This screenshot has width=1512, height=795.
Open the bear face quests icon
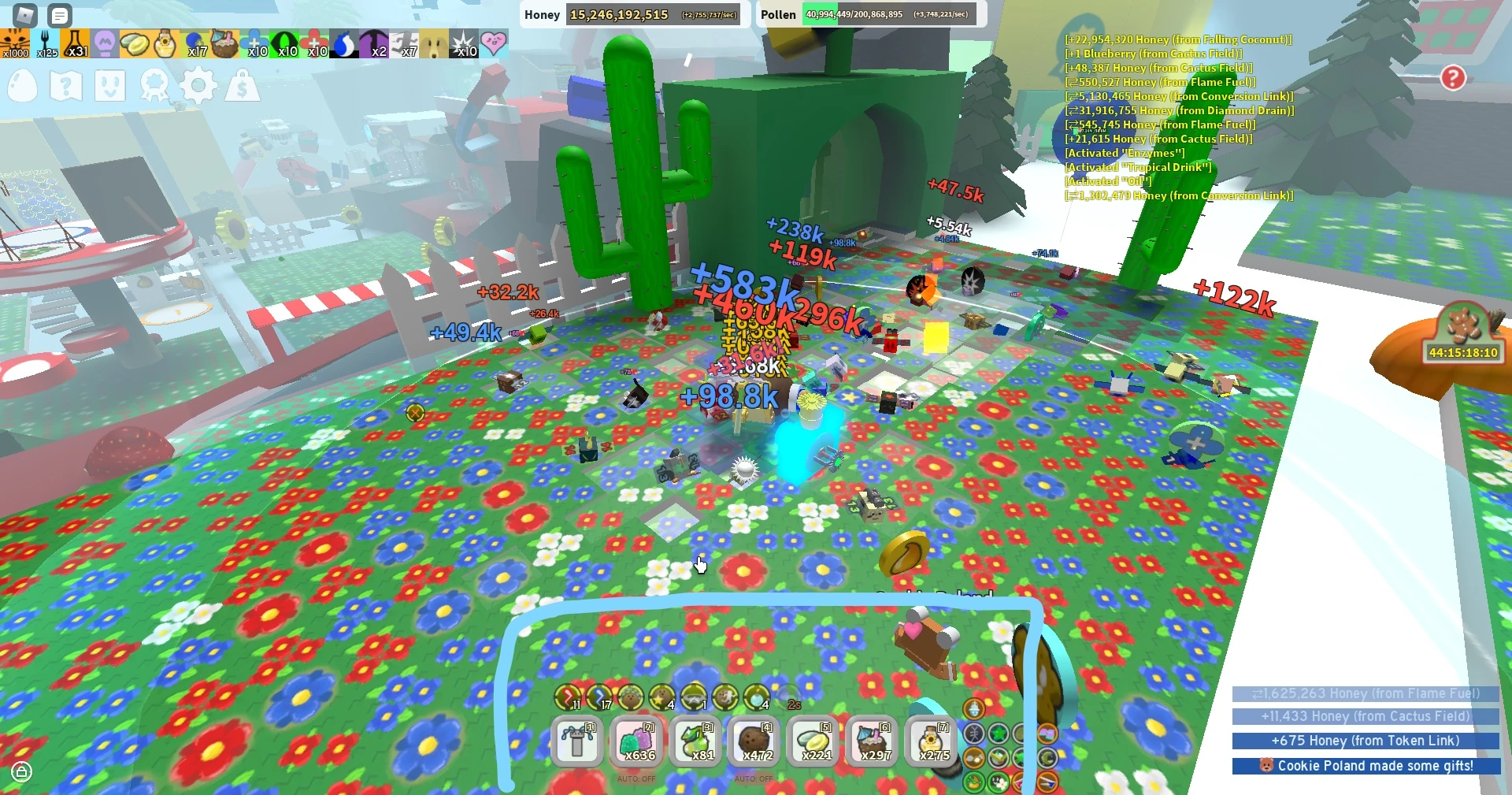point(112,87)
